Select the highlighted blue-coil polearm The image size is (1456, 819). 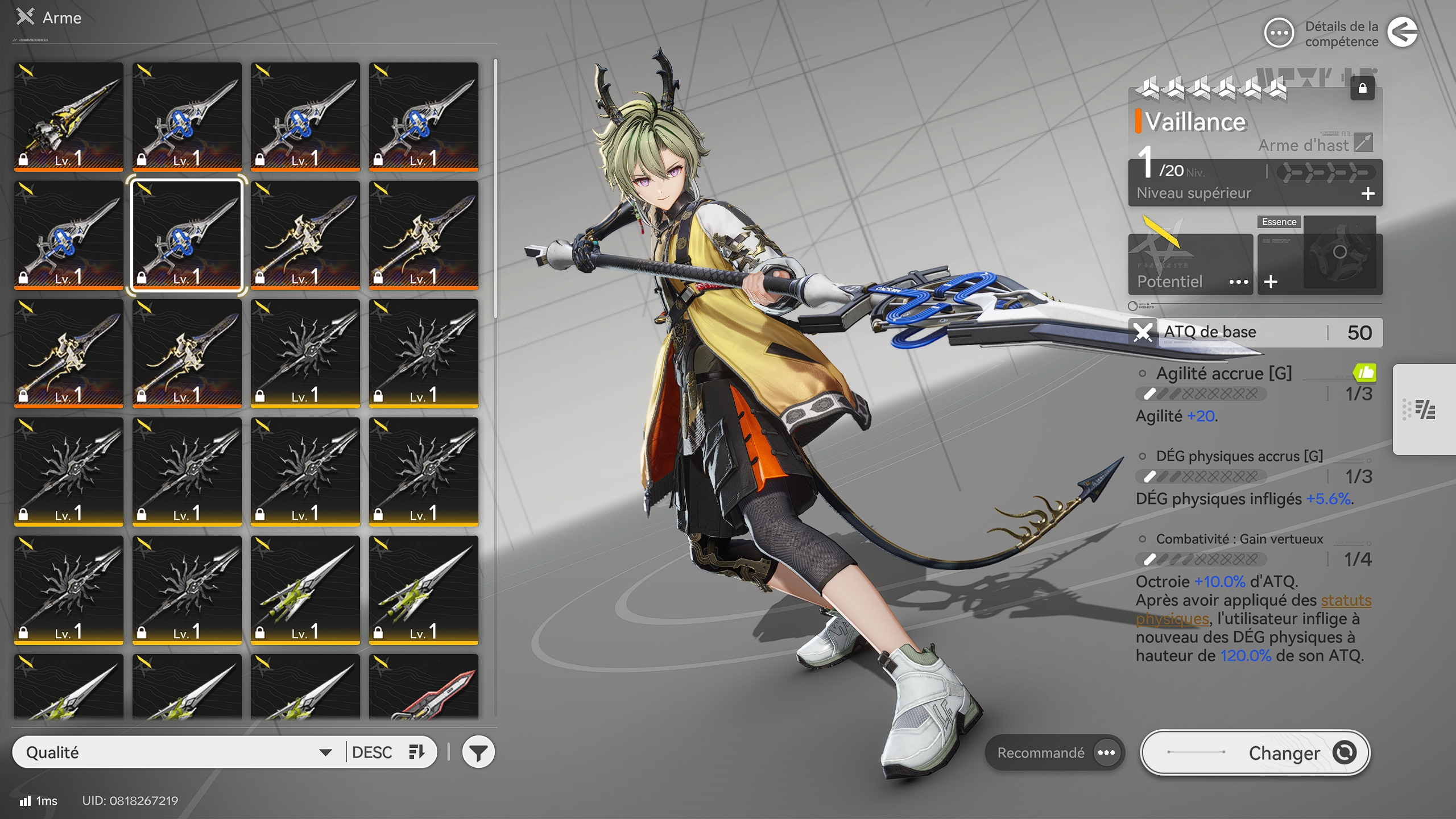pos(187,235)
